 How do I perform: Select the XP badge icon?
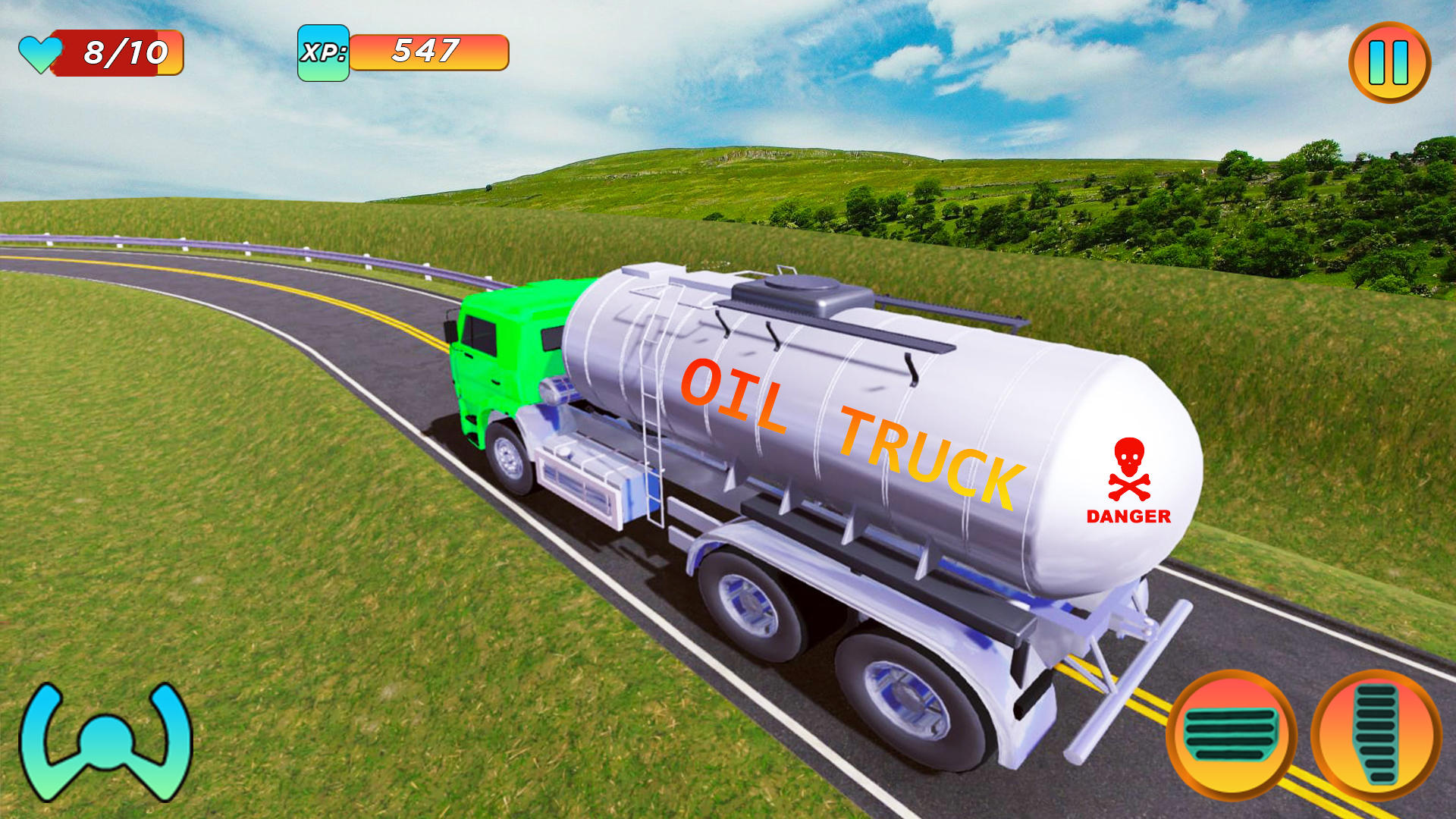[325, 52]
